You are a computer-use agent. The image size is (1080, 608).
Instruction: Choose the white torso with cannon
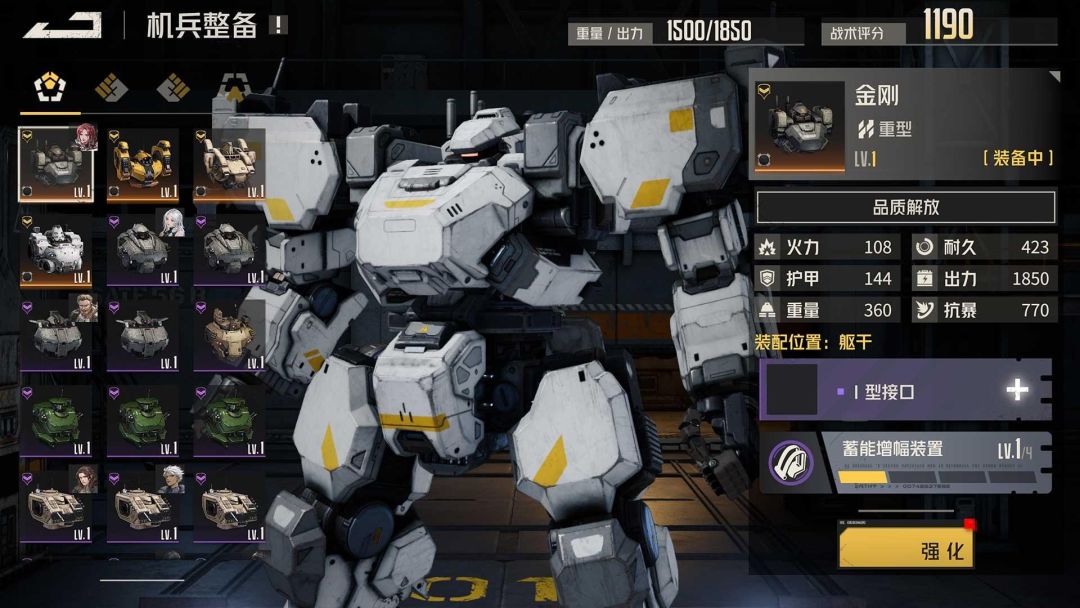(x=57, y=249)
